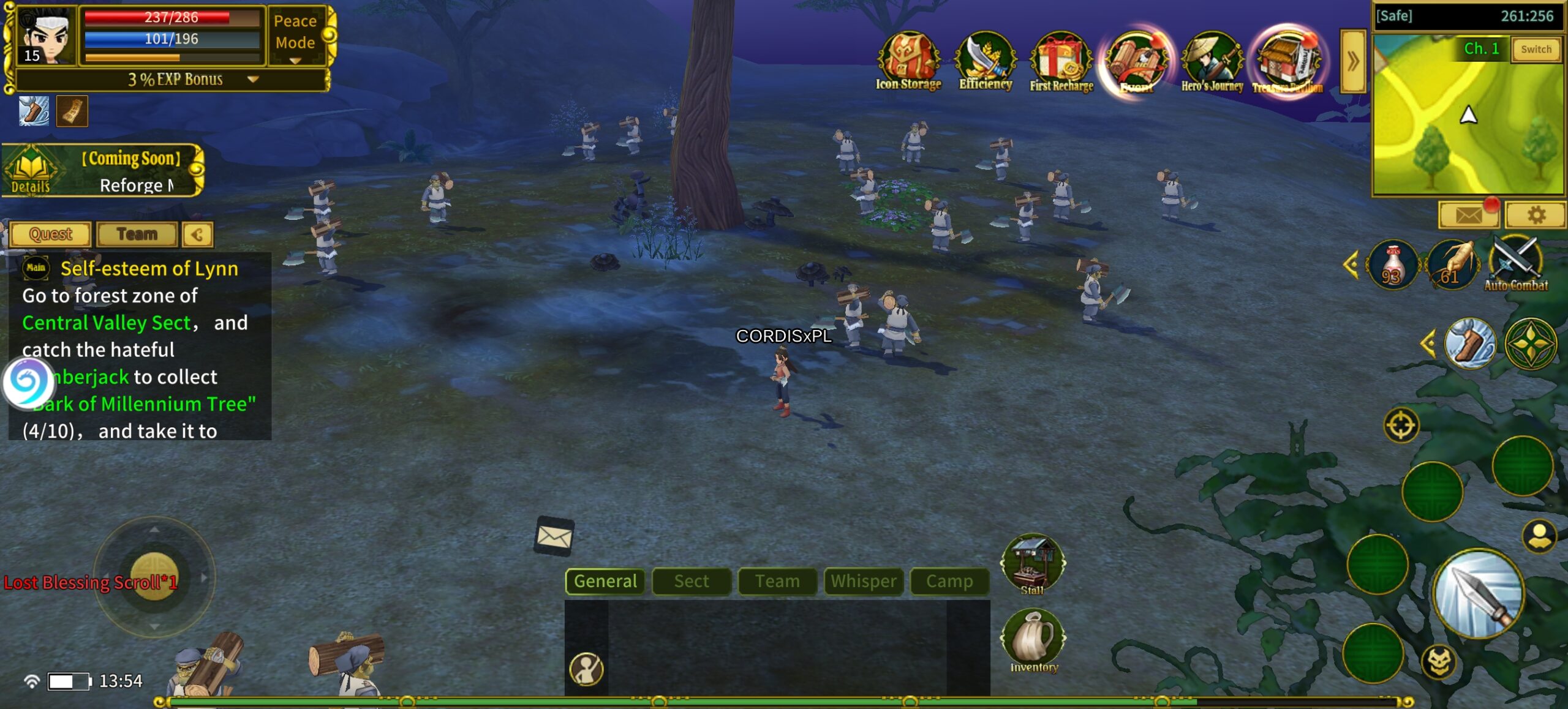
Task: Open the Sect chat channel
Action: pyautogui.click(x=692, y=581)
